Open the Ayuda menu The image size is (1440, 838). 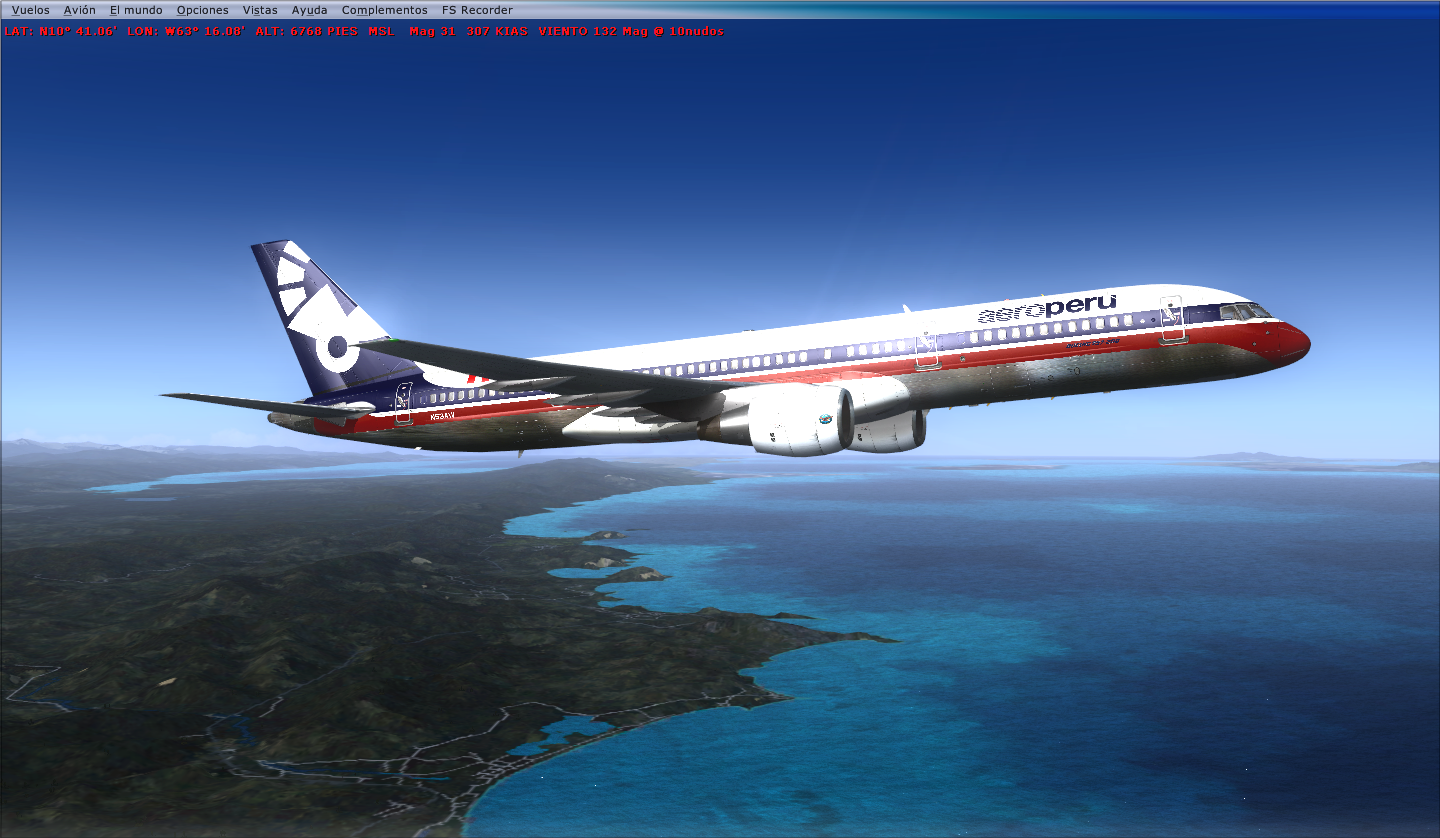click(308, 9)
